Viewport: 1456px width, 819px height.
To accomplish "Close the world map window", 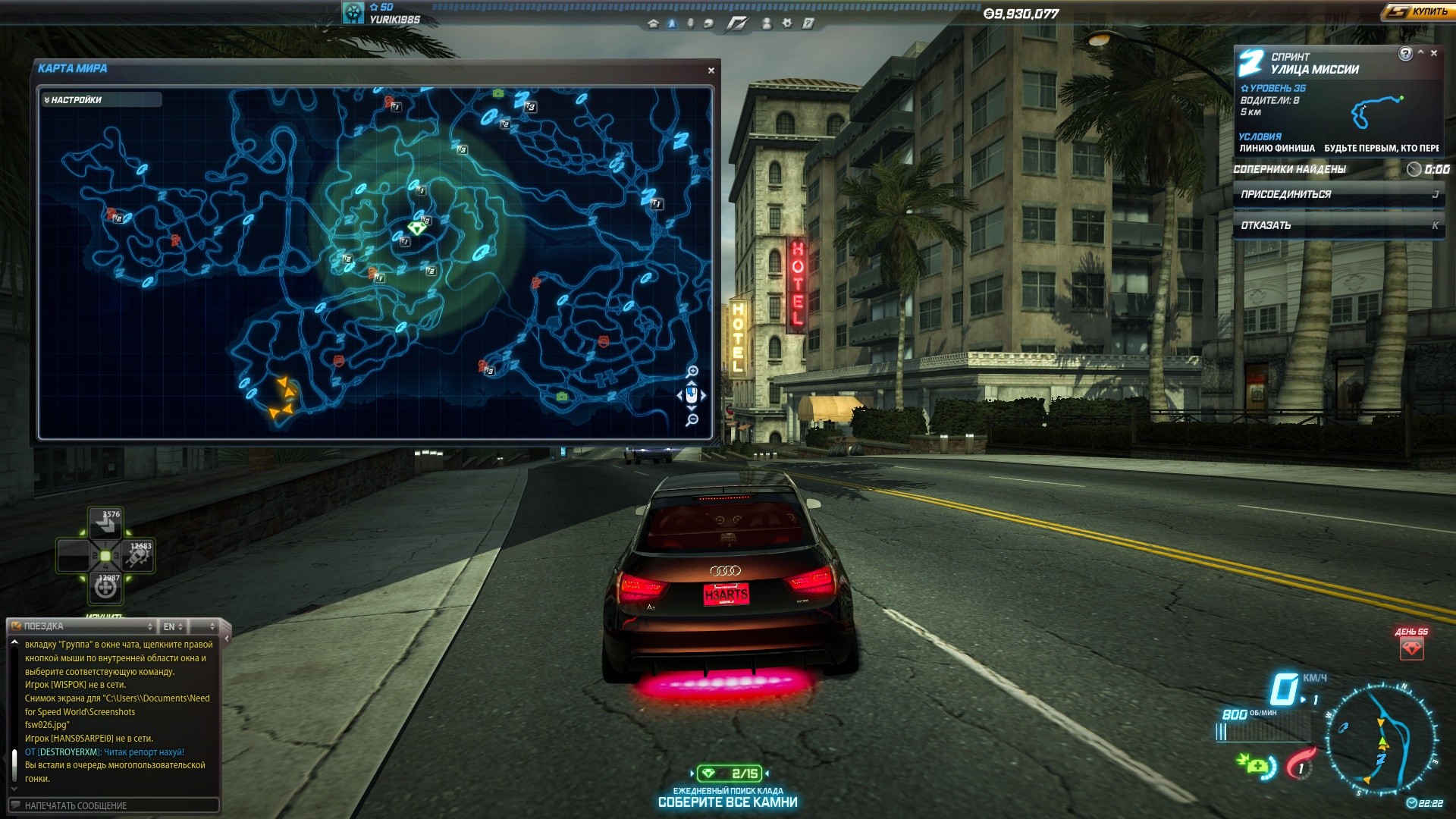I will [711, 71].
